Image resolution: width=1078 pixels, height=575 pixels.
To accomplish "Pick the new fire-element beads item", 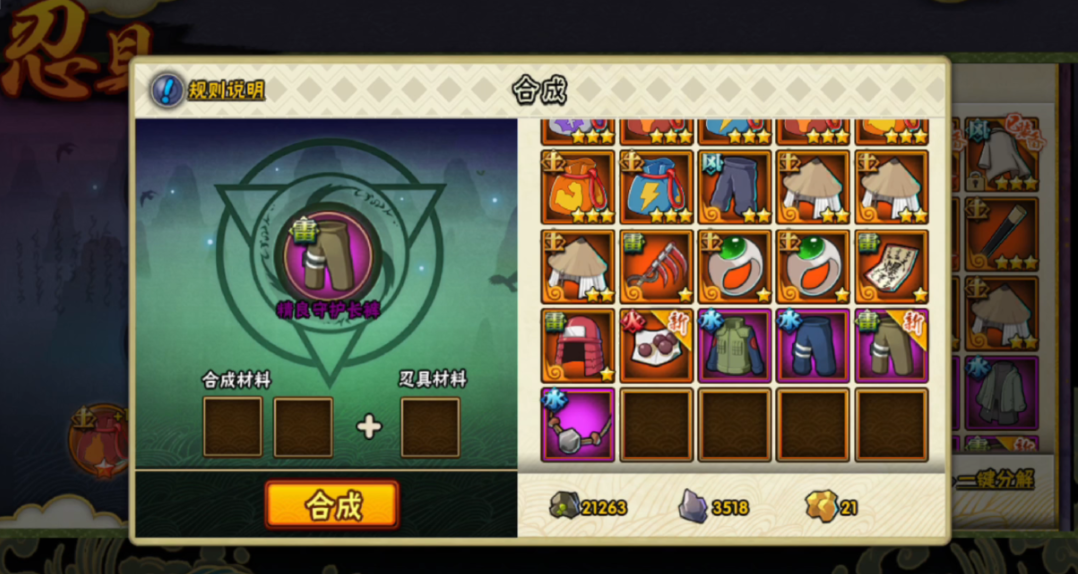I will pos(656,346).
